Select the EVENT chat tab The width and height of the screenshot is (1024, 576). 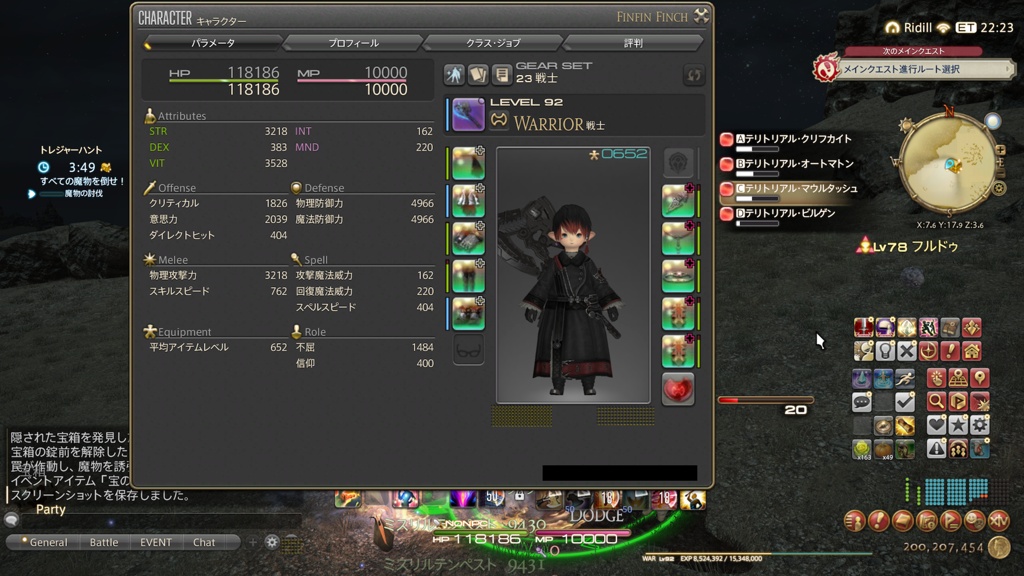(x=156, y=542)
